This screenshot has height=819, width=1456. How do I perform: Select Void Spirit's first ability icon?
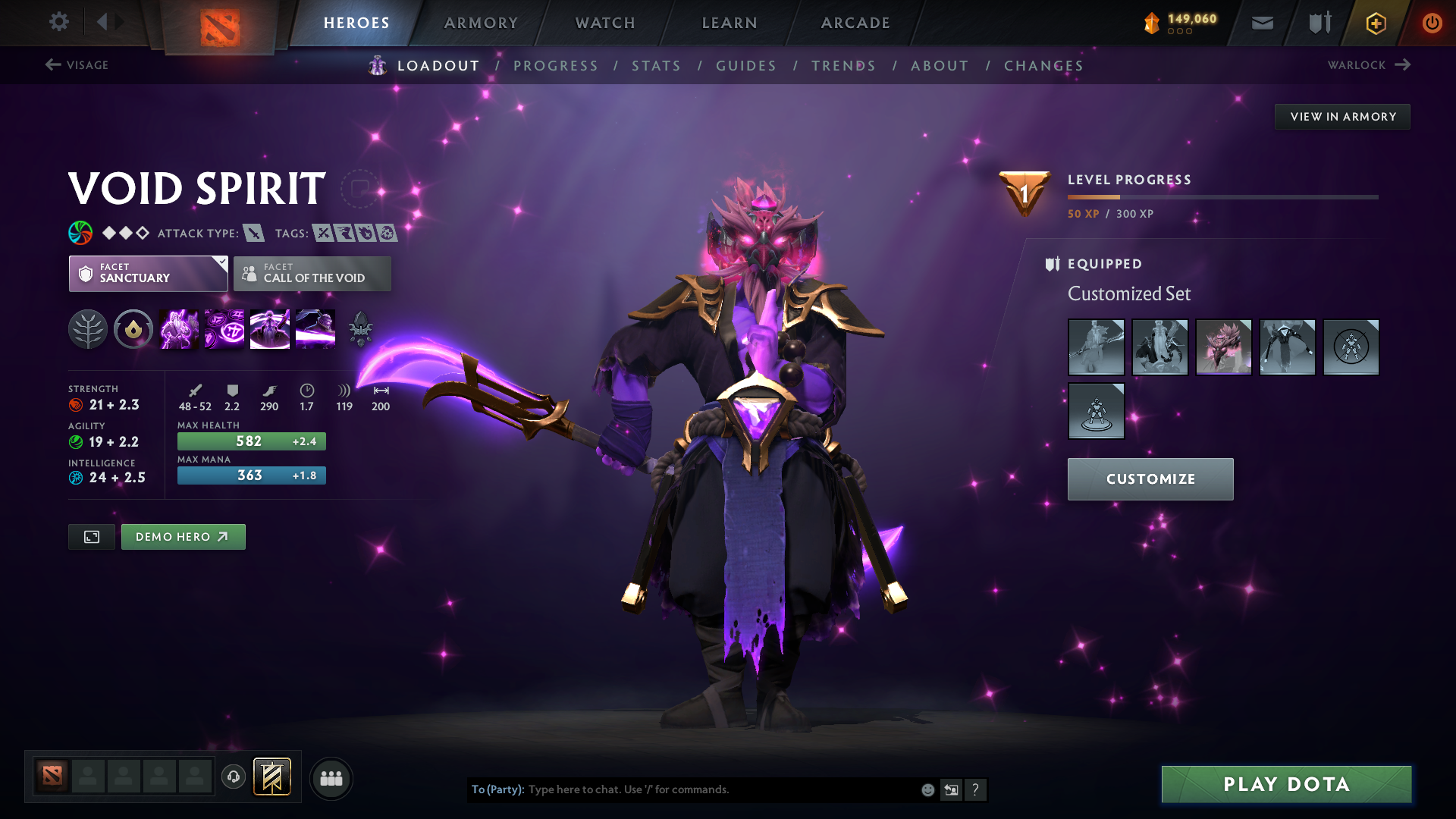[x=178, y=328]
